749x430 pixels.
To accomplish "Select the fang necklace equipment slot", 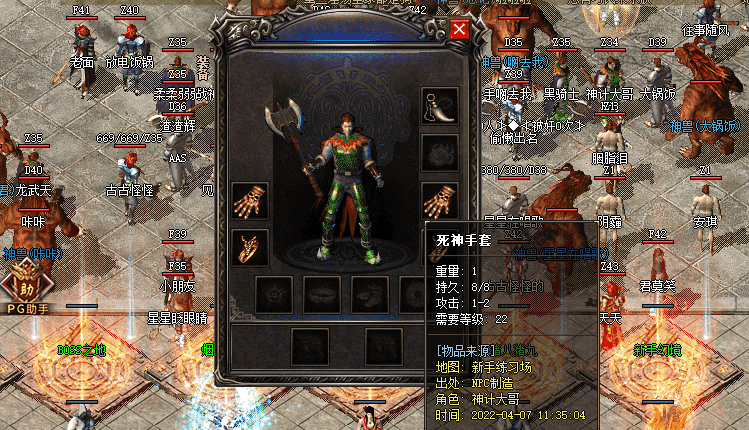I will (440, 104).
